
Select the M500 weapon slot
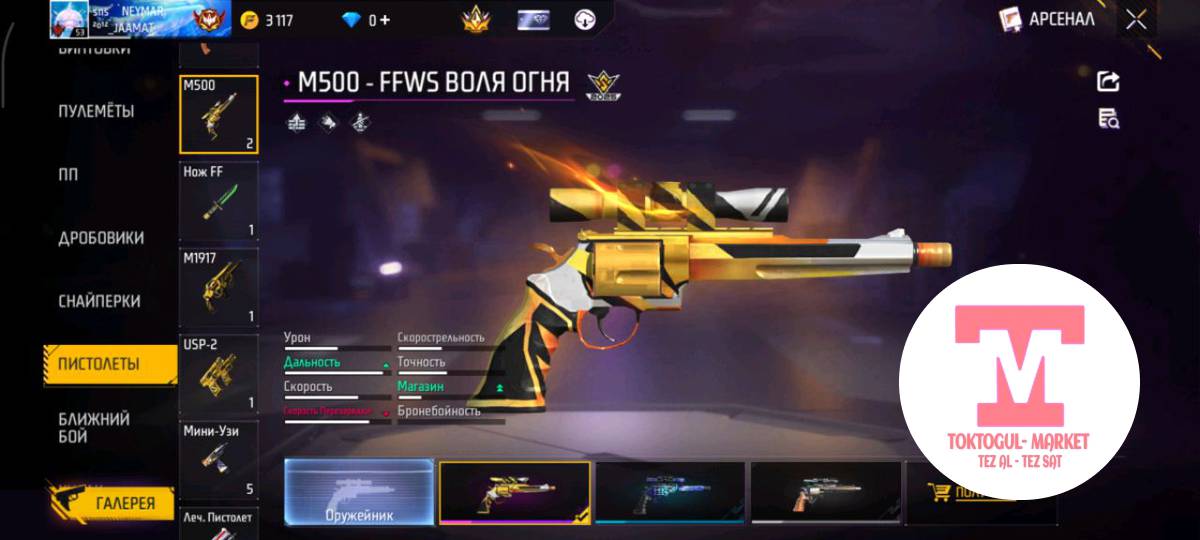pyautogui.click(x=219, y=115)
